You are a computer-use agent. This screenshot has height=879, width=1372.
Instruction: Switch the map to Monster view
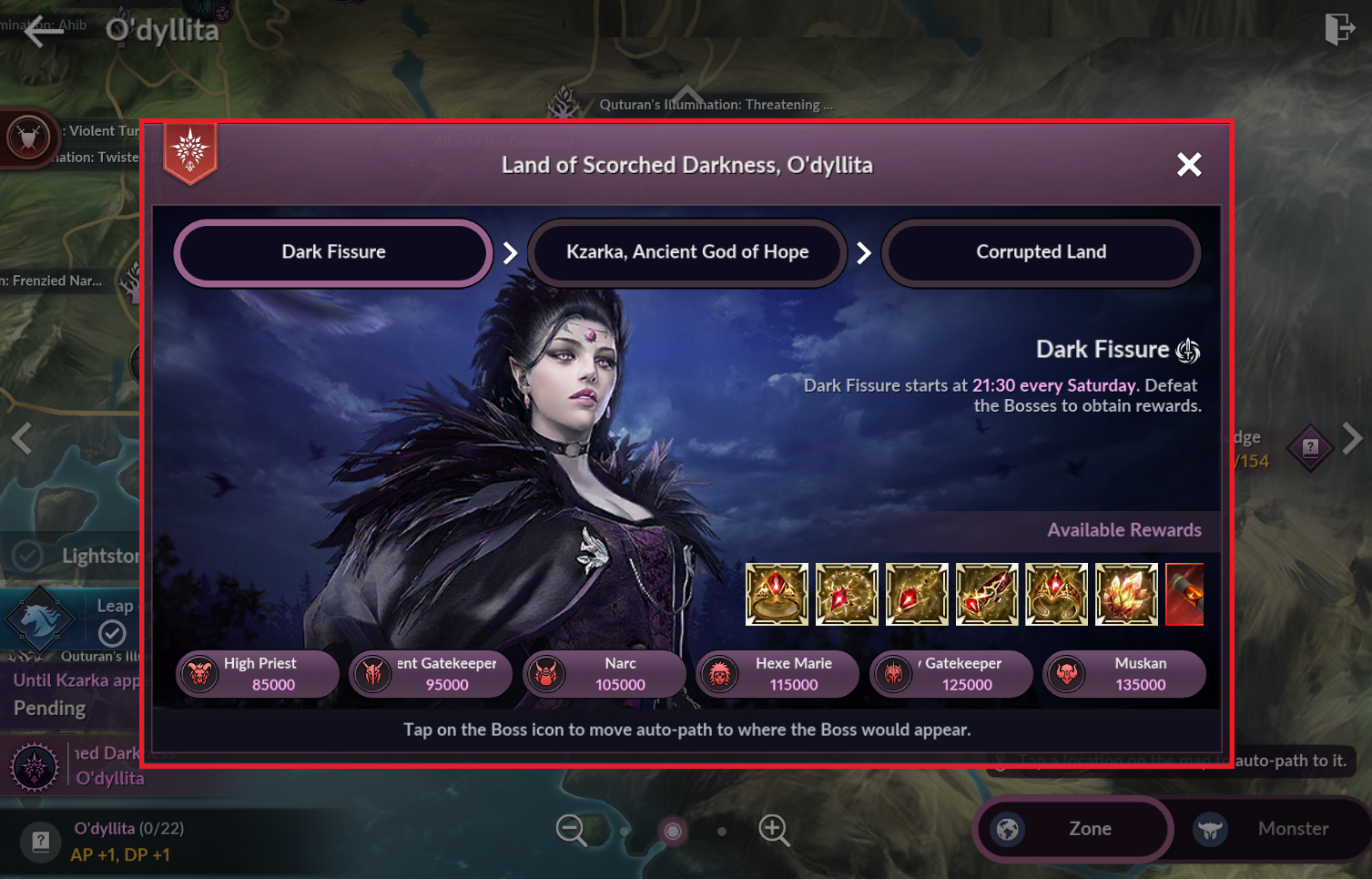(1273, 829)
